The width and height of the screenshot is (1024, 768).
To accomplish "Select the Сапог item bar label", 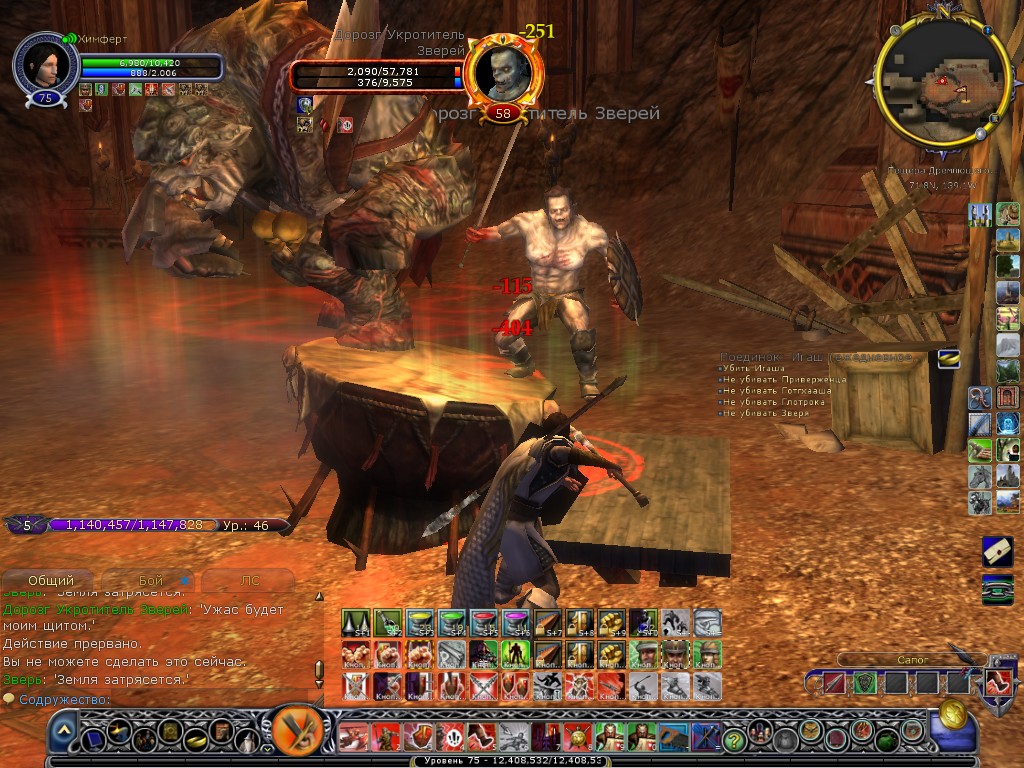I will tap(885, 660).
